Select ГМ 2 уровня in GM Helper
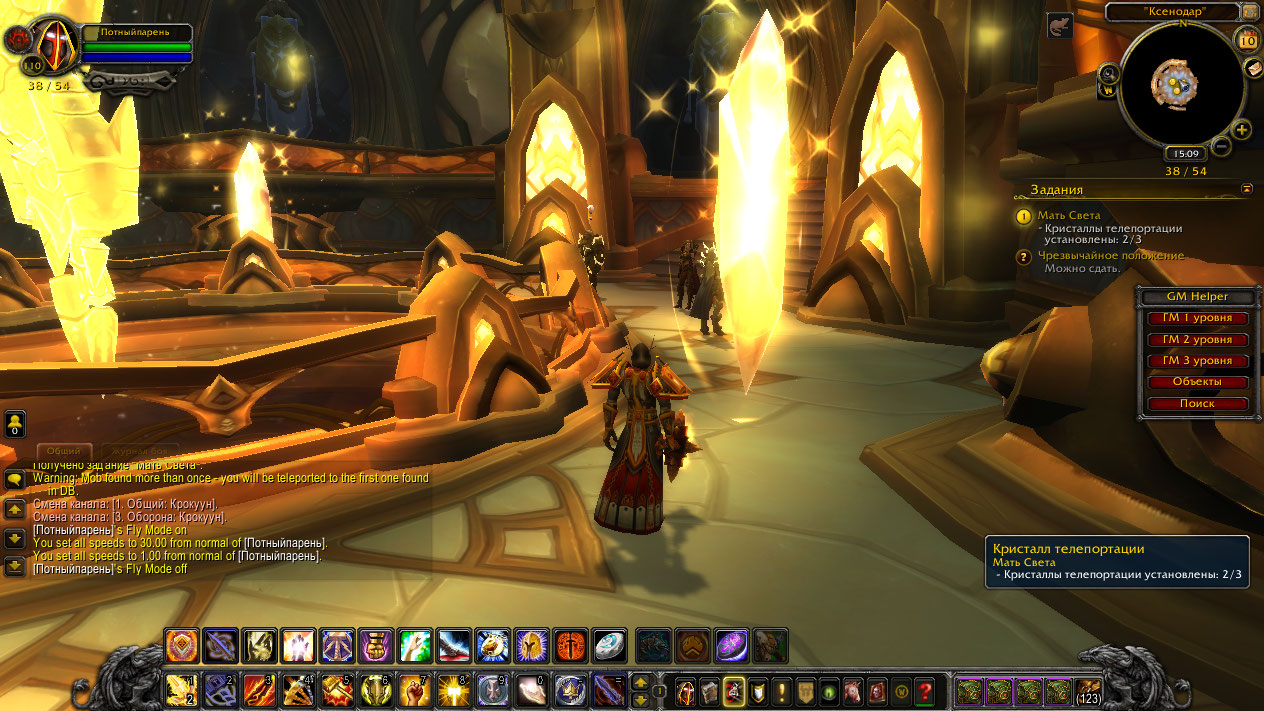 [x=1197, y=339]
